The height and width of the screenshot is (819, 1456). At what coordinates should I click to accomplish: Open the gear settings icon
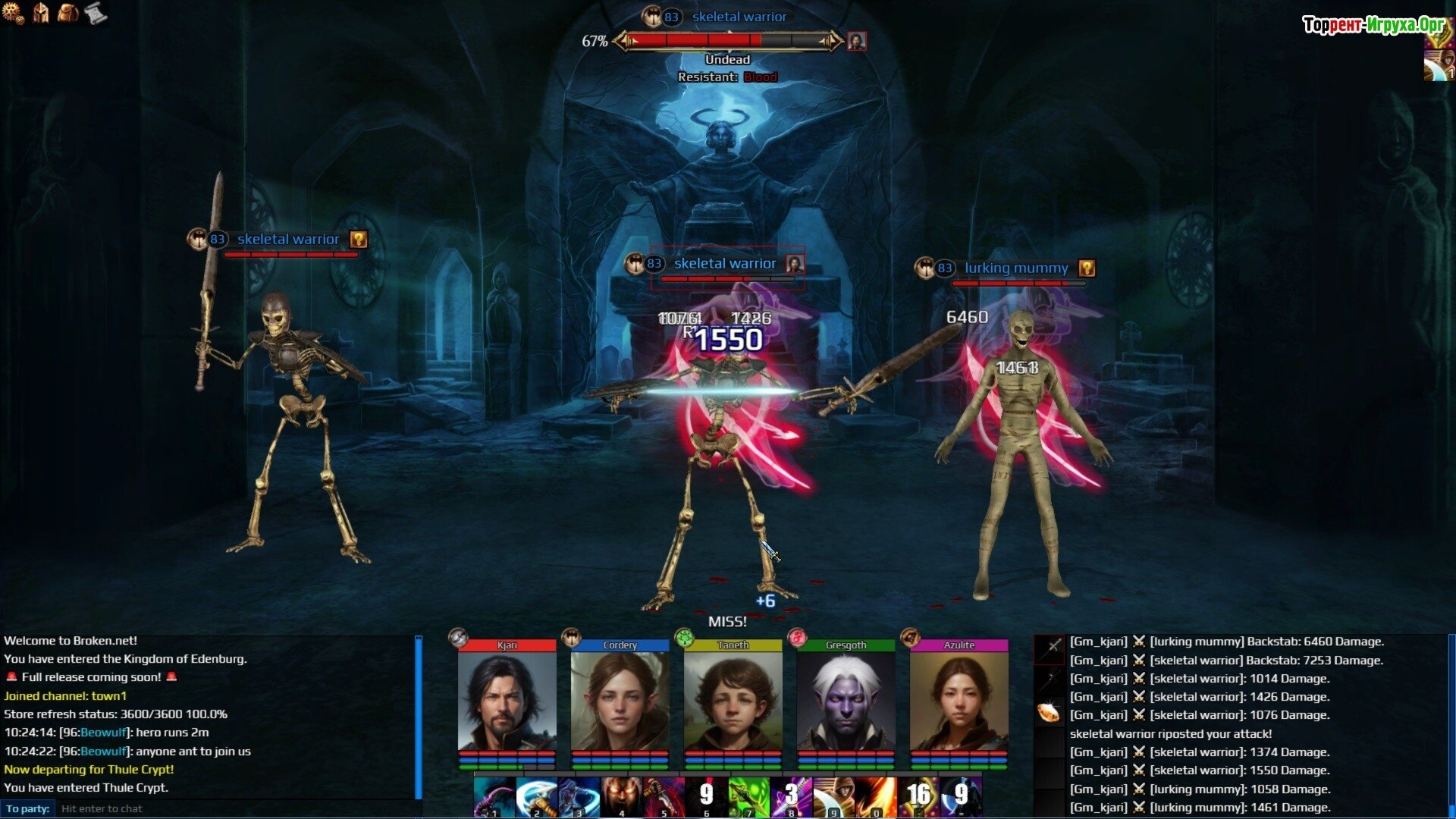click(x=13, y=13)
